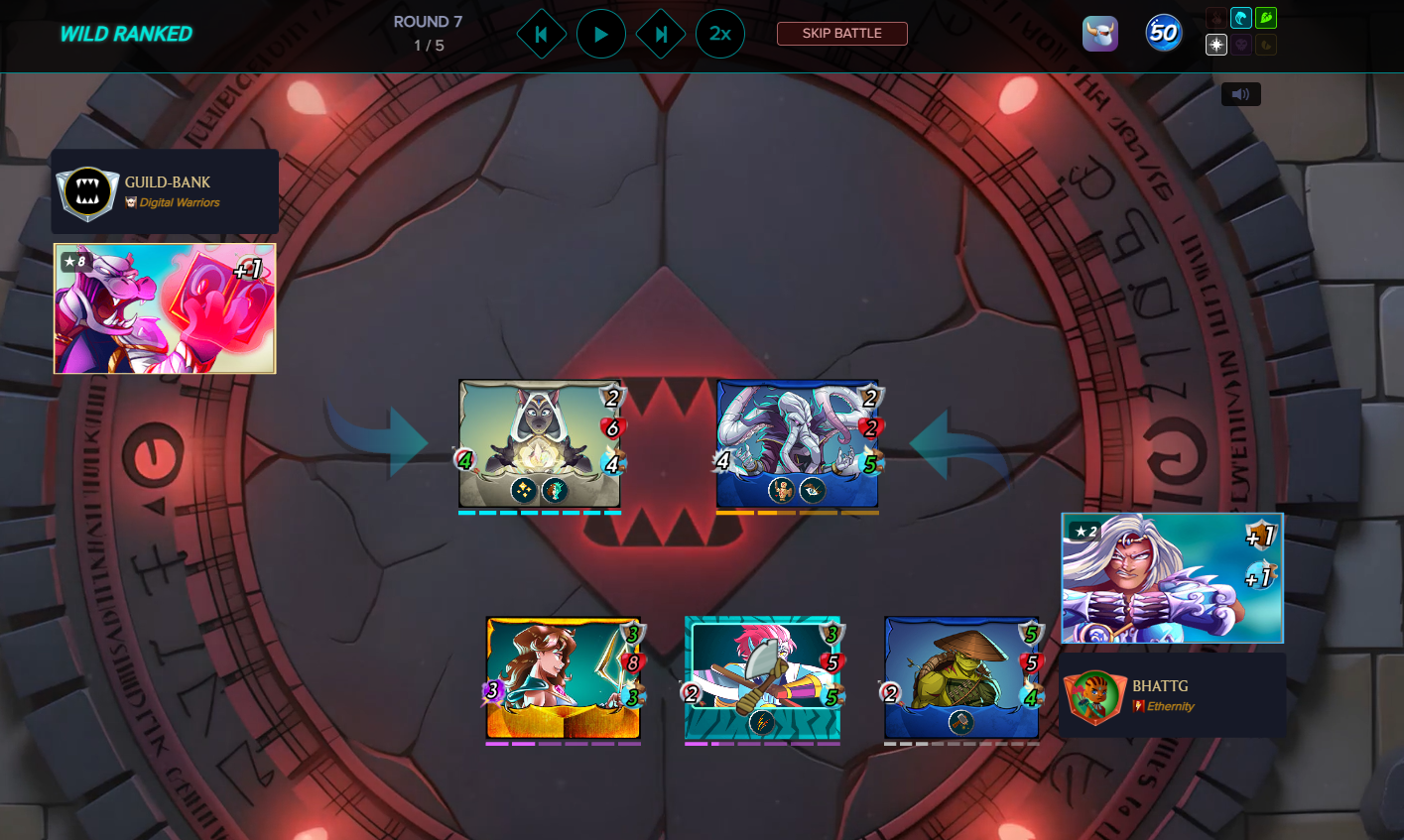Click the white starburst Life element icon
Image resolution: width=1404 pixels, height=840 pixels.
(x=1216, y=45)
